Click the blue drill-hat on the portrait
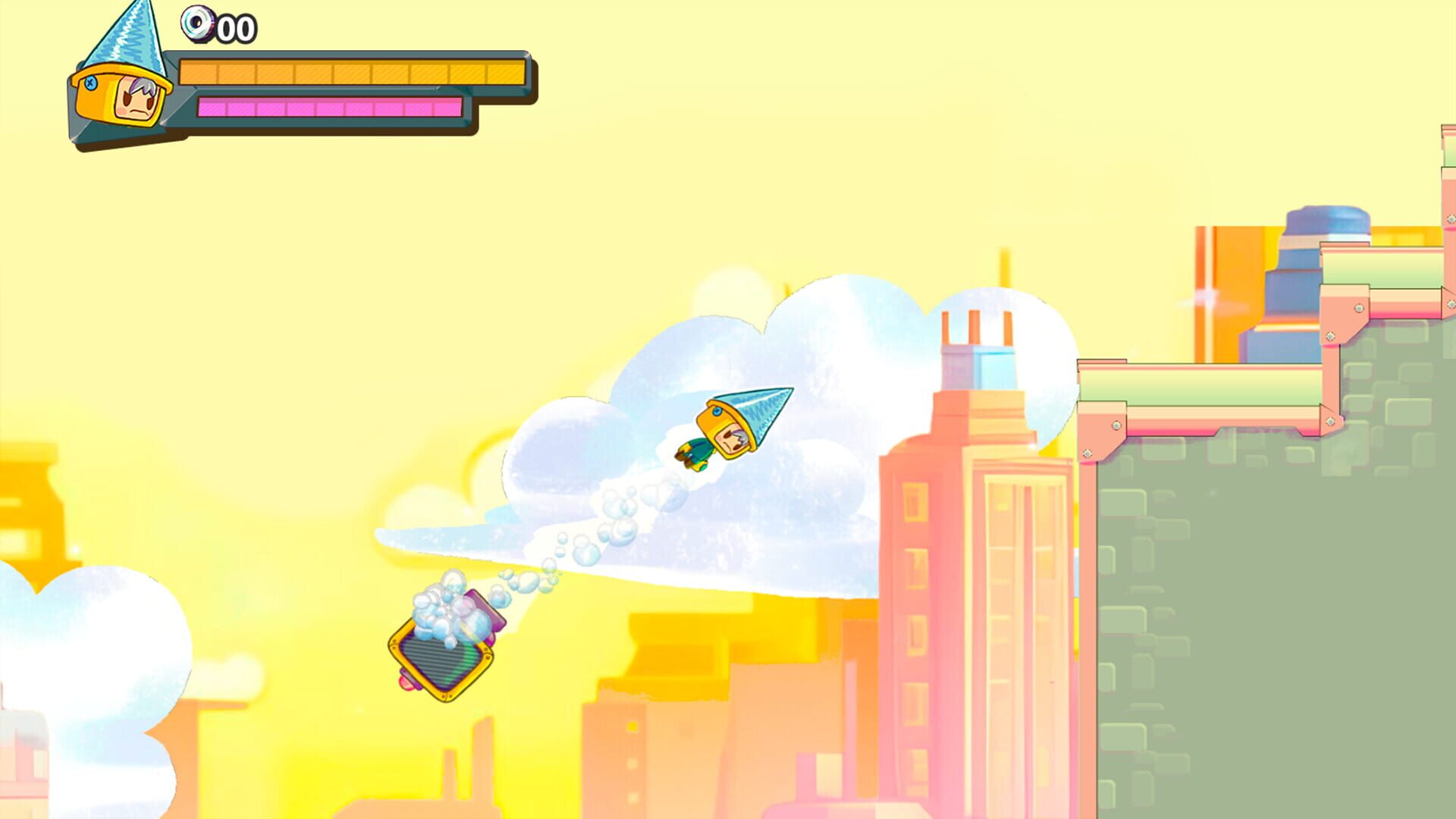Image resolution: width=1456 pixels, height=819 pixels. [129, 34]
